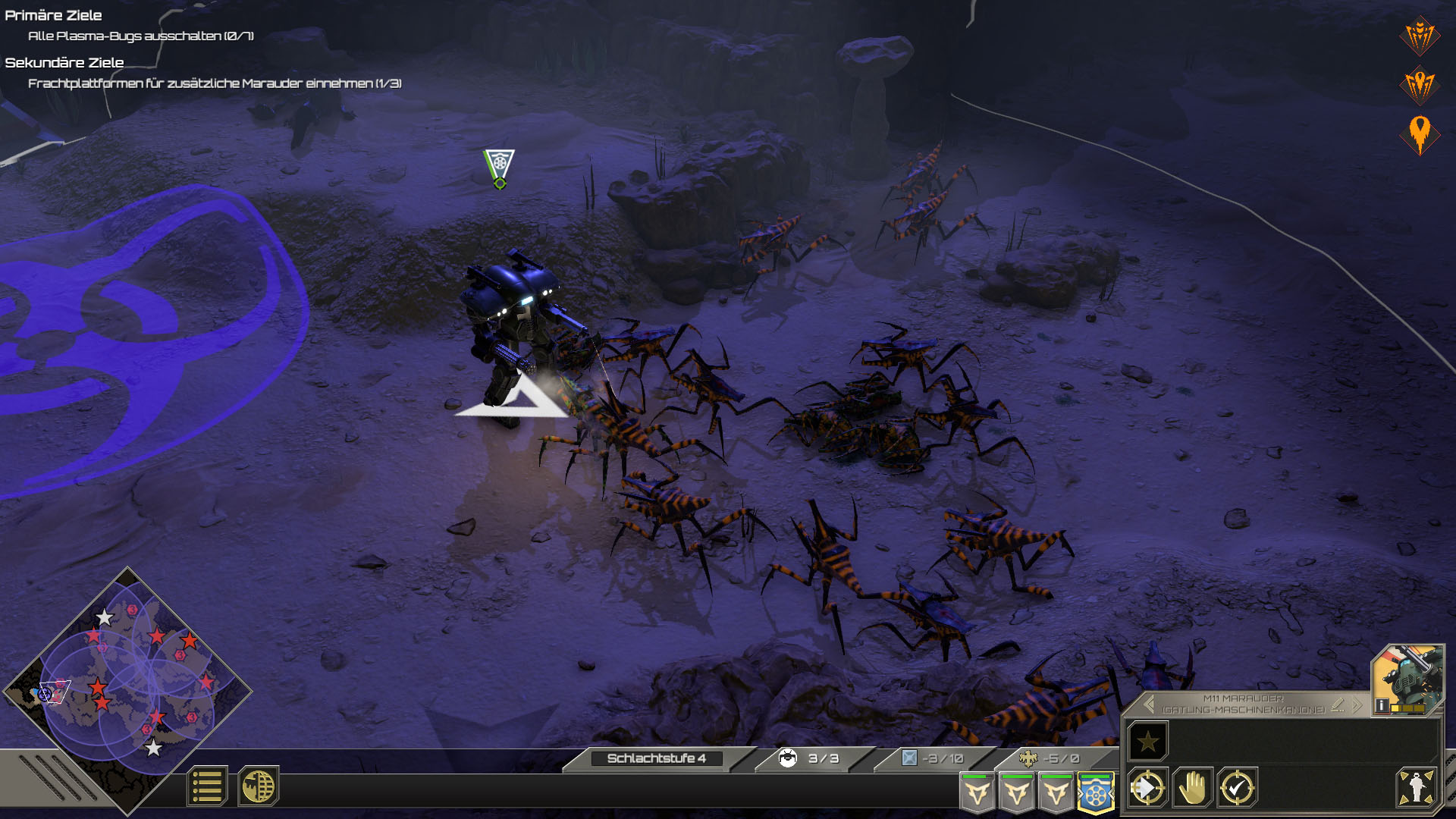
Task: Select the highlighted blue Marauder squad badge
Action: pos(1095,793)
